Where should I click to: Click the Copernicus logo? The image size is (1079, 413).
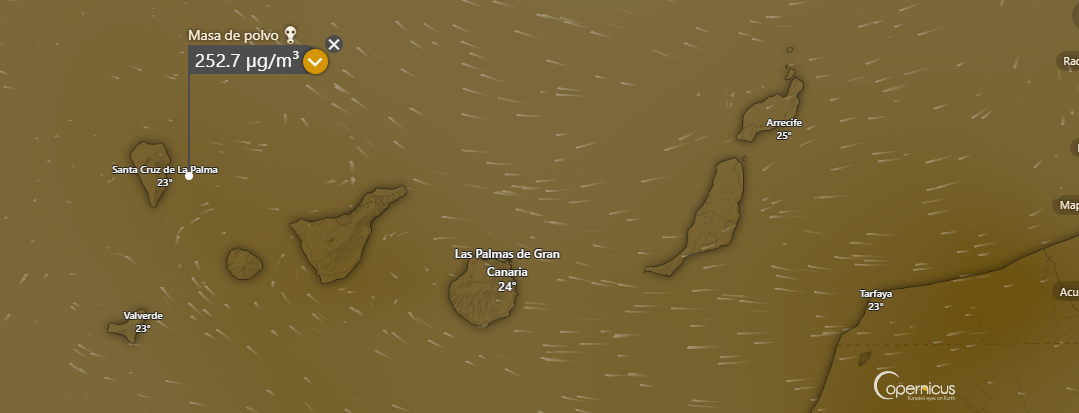coord(914,386)
